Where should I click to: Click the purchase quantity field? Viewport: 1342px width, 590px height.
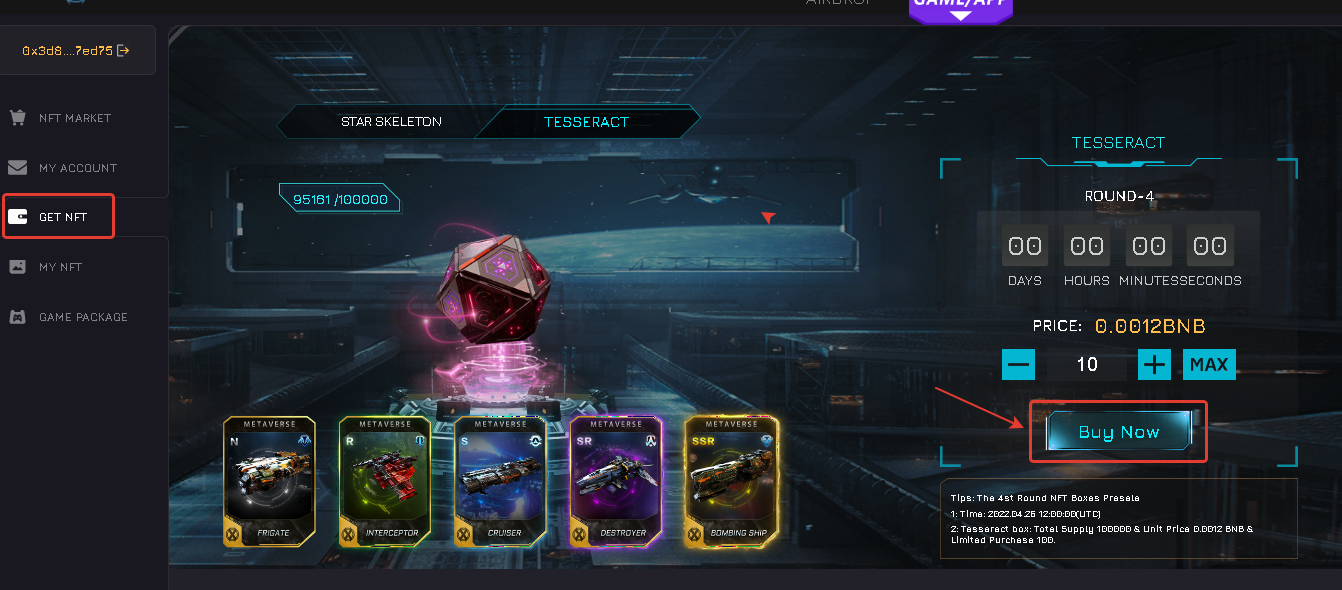pyautogui.click(x=1087, y=364)
